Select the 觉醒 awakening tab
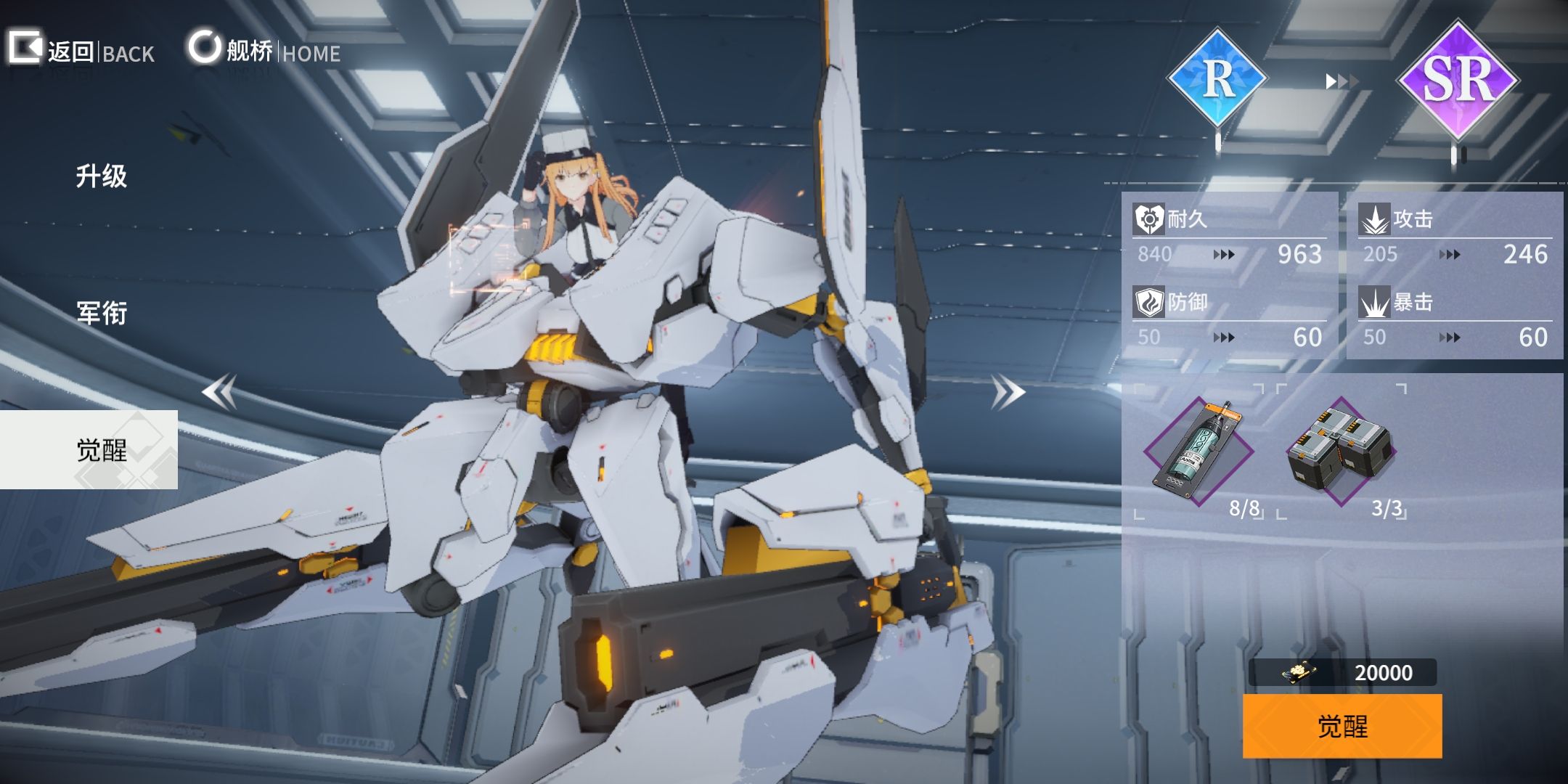1568x784 pixels. [x=102, y=450]
